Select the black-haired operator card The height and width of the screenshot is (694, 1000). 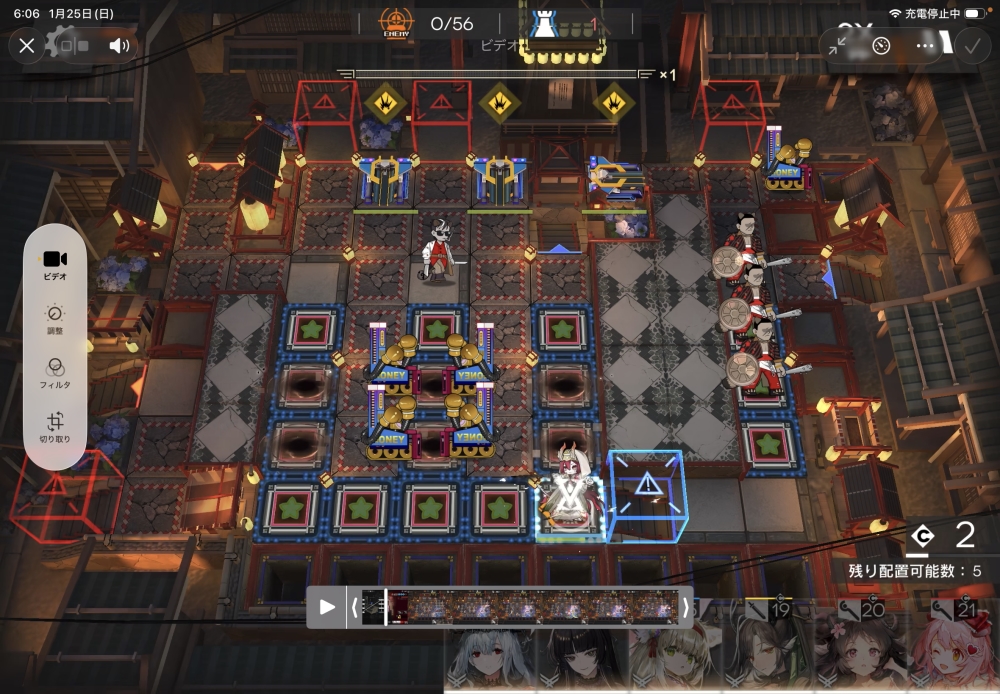click(x=580, y=660)
